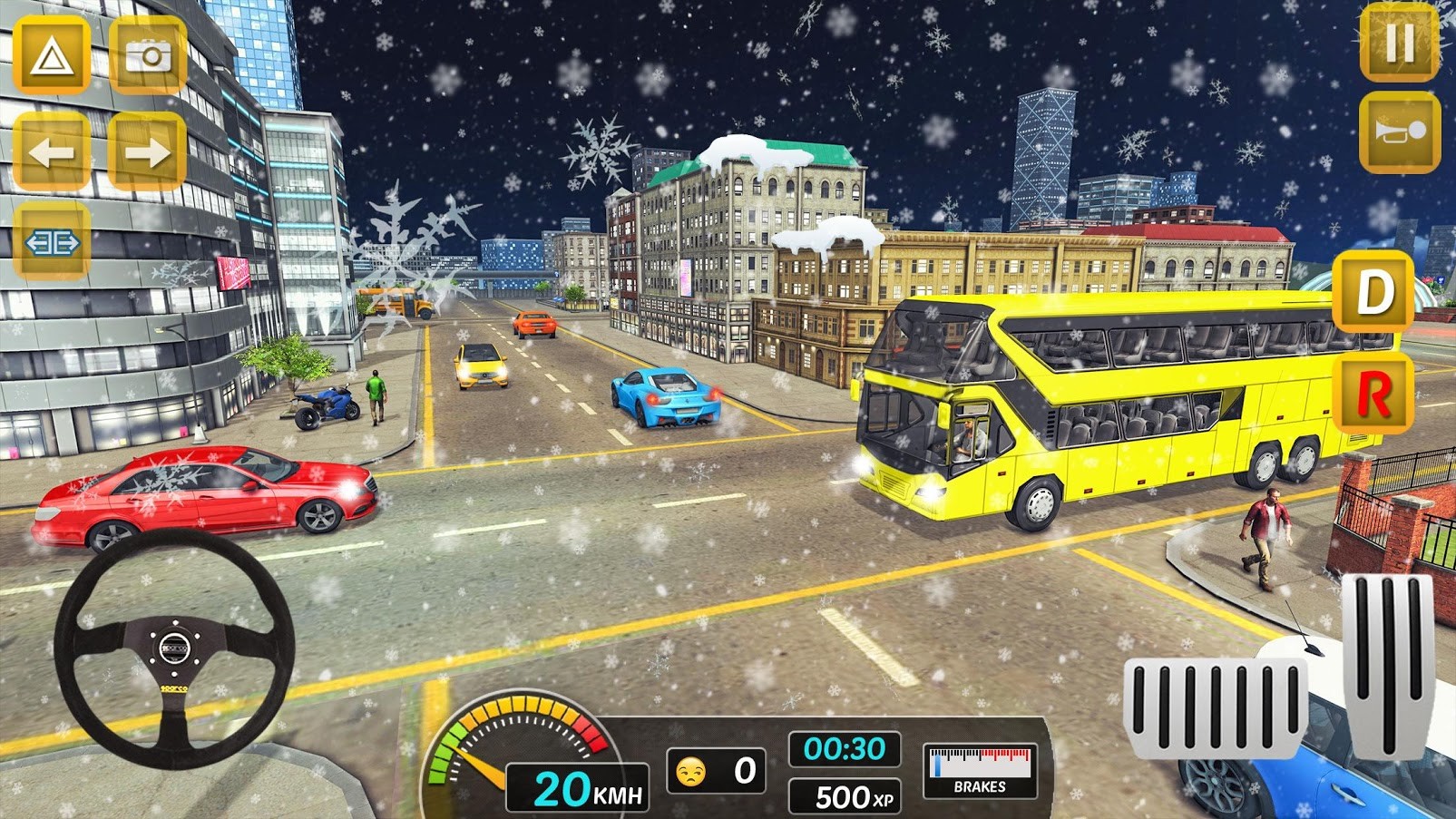Viewport: 1456px width, 819px height.
Task: Switch the camera view with the camera button
Action: [x=148, y=56]
